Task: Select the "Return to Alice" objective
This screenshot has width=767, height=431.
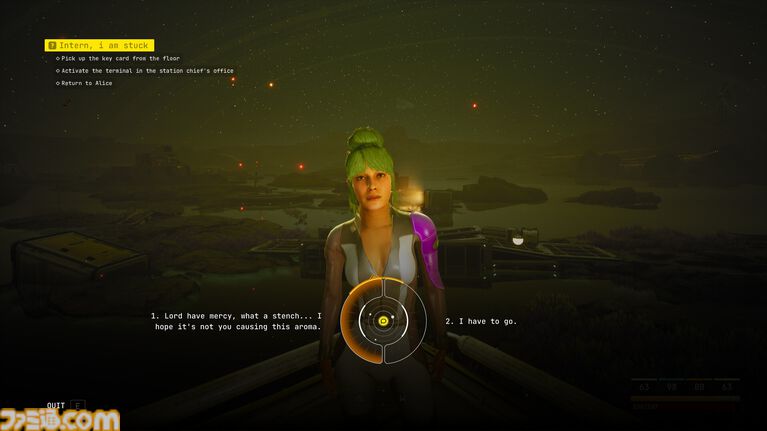Action: click(87, 83)
